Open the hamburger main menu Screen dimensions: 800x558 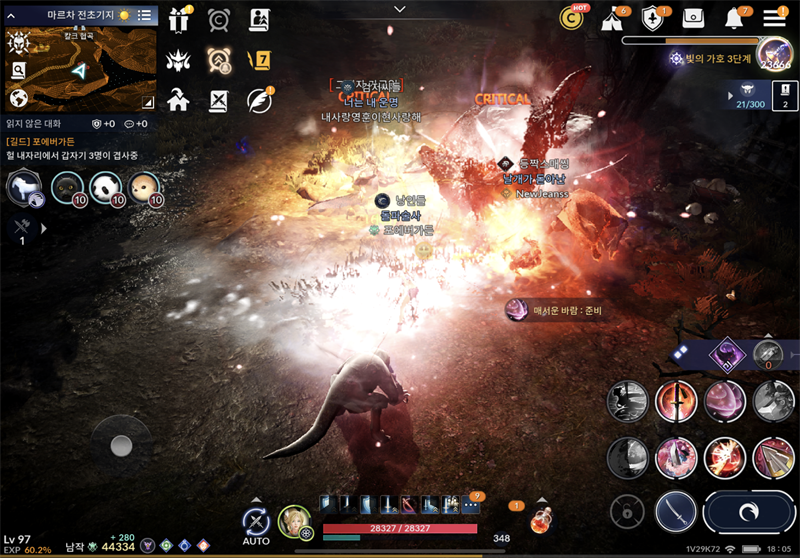click(775, 18)
